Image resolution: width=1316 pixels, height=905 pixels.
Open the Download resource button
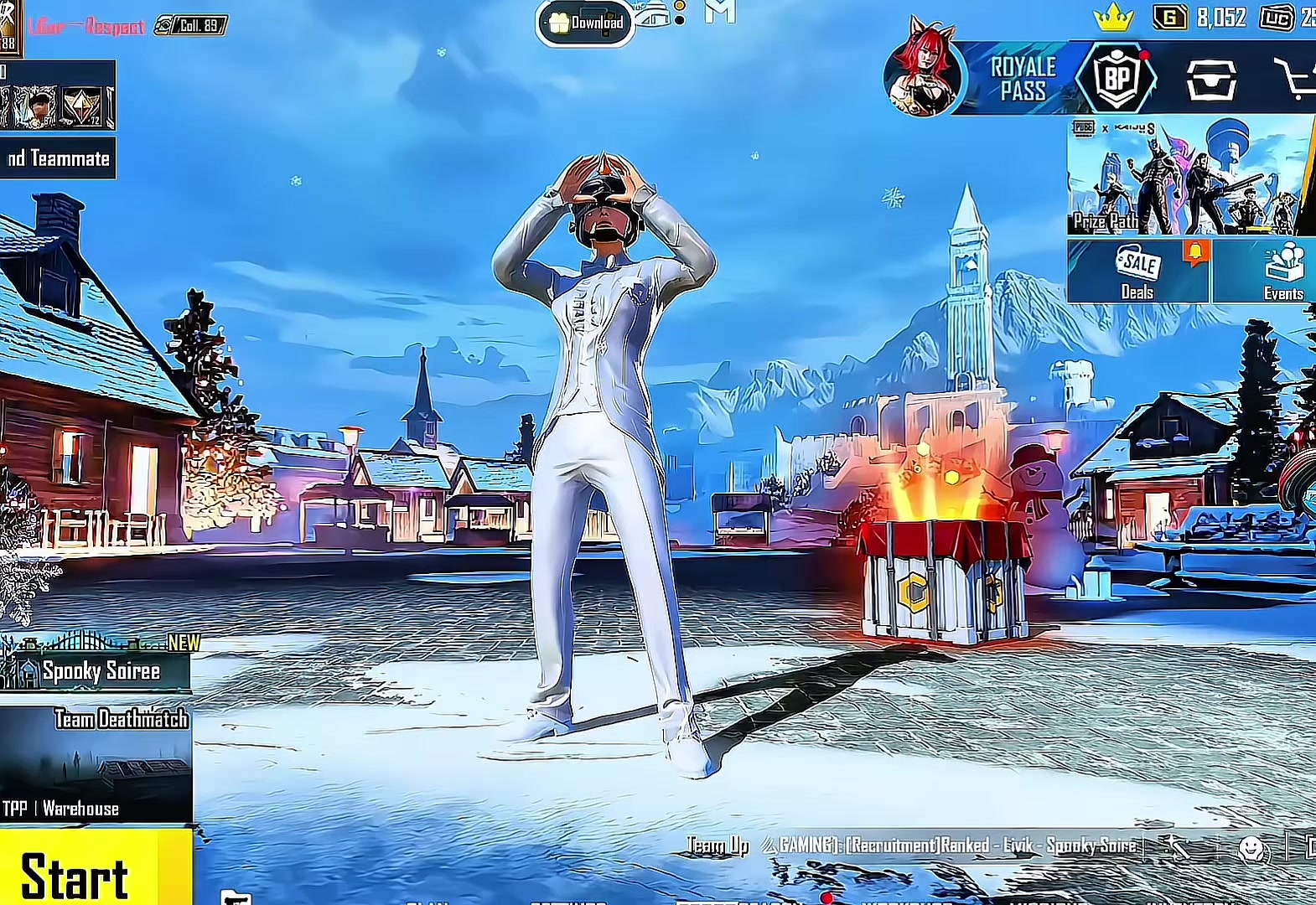click(586, 23)
